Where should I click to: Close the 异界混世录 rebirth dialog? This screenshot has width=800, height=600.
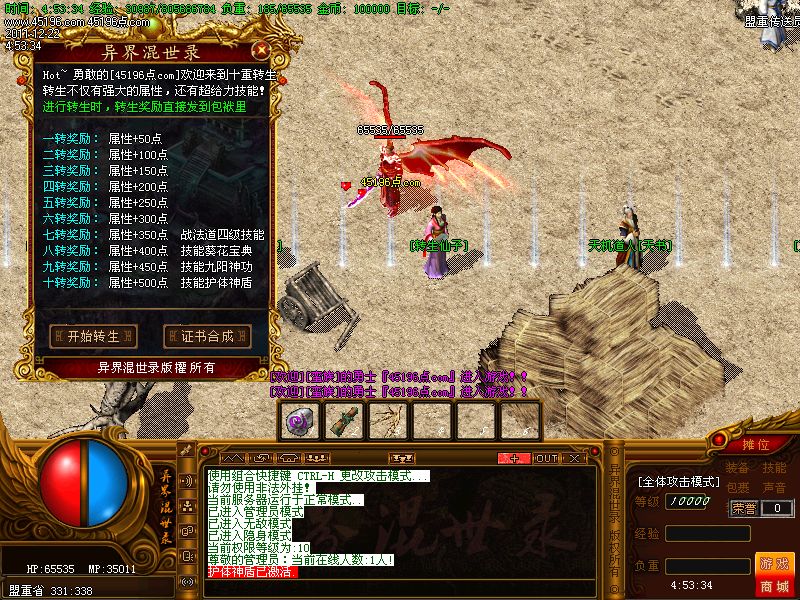tap(262, 48)
